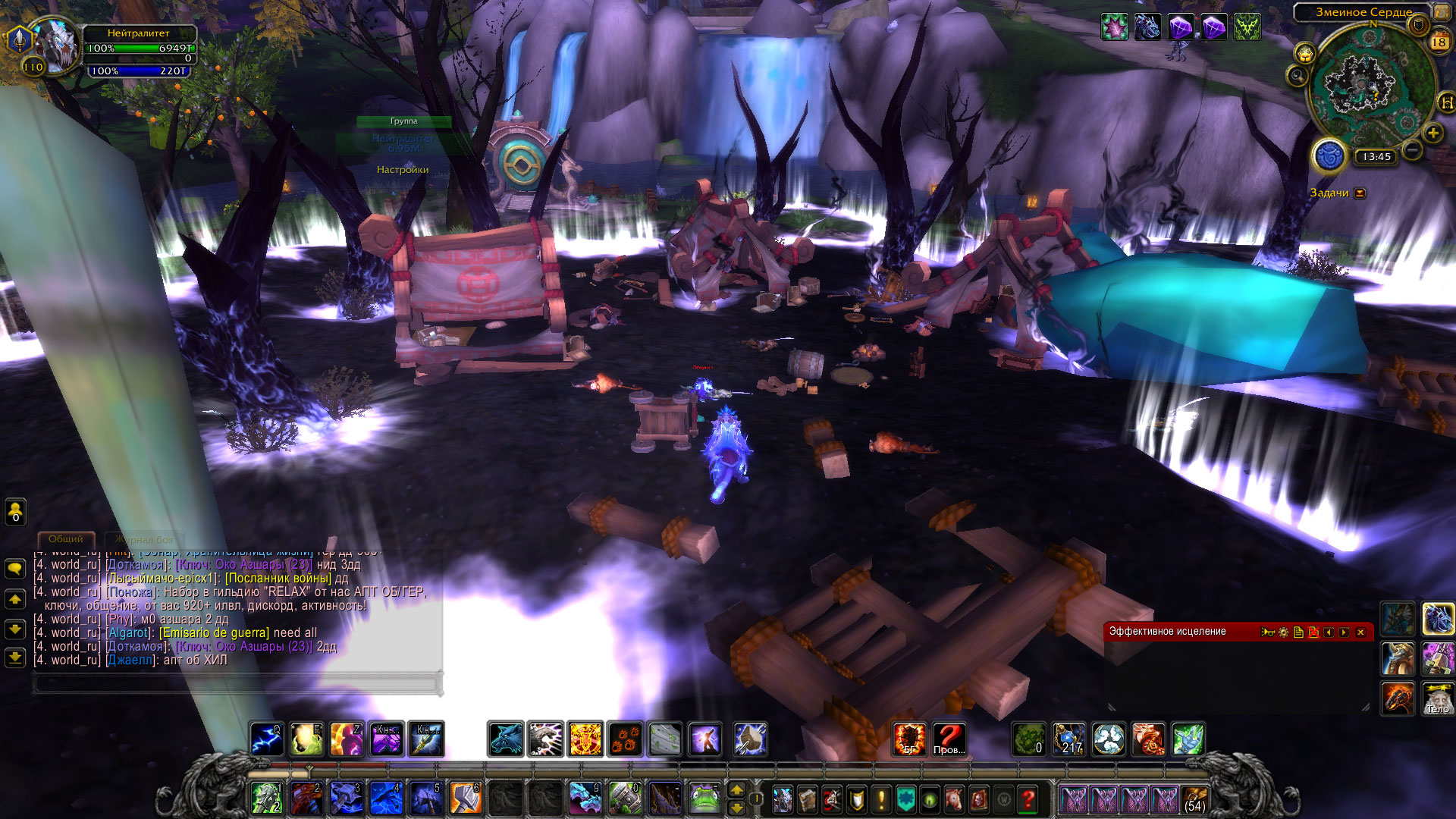
Task: Use the fiery horse mount icon
Action: tap(1398, 698)
